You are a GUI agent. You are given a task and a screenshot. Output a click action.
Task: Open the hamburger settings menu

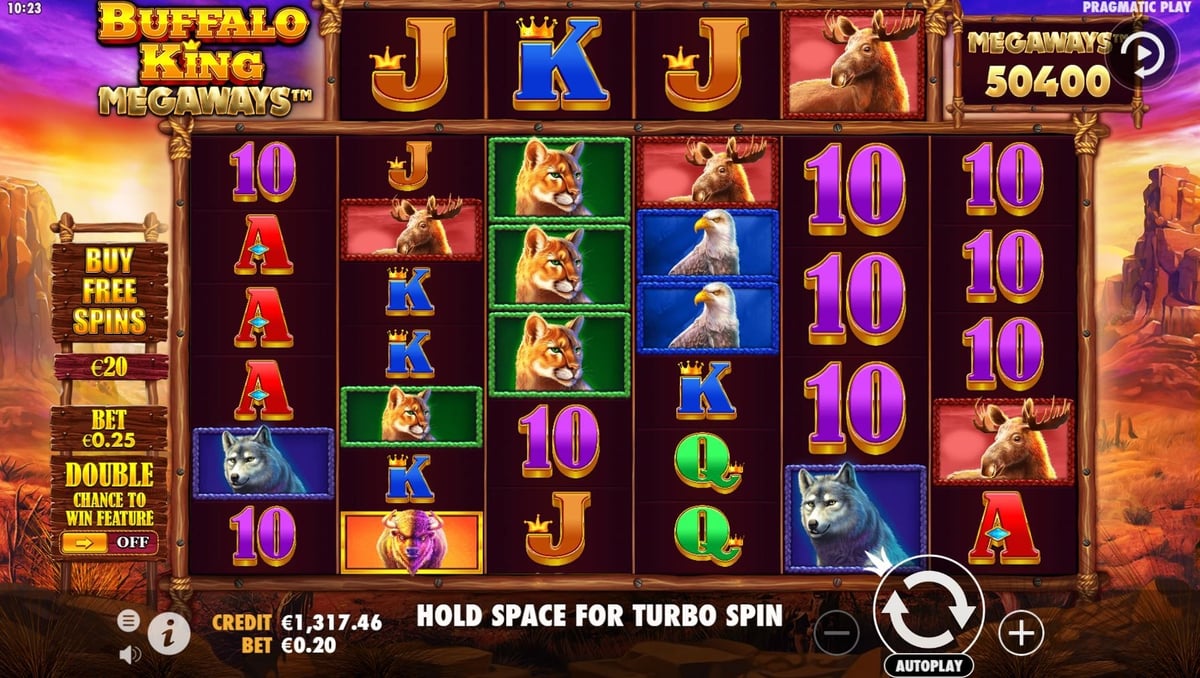click(129, 621)
